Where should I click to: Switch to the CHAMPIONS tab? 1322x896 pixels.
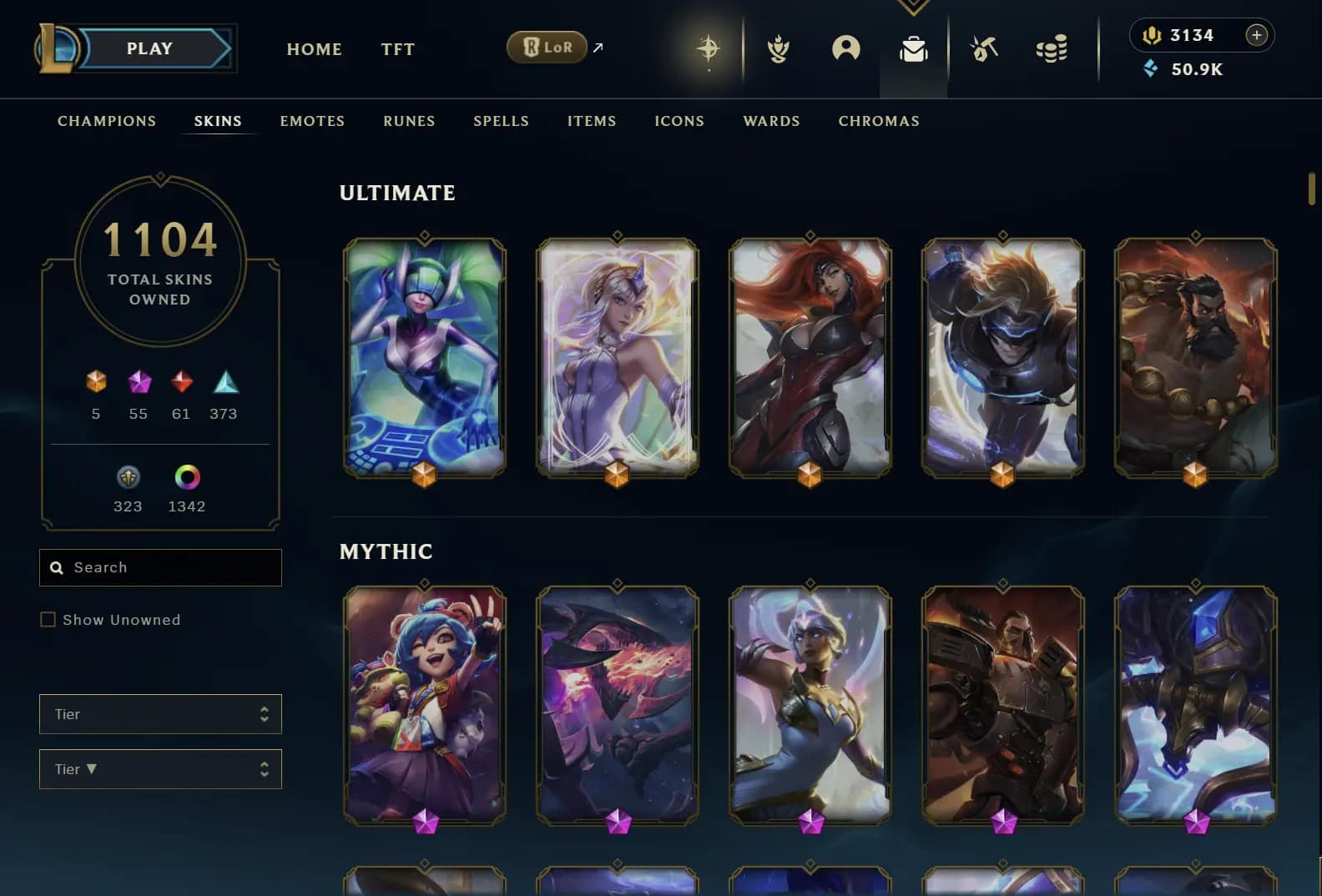107,121
